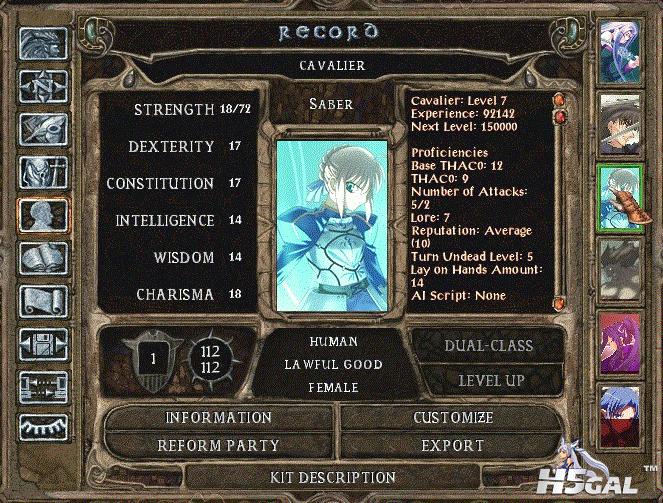Viewport: 663px width, 503px height.
Task: Select the green-bordered party portrait
Action: click(x=619, y=195)
